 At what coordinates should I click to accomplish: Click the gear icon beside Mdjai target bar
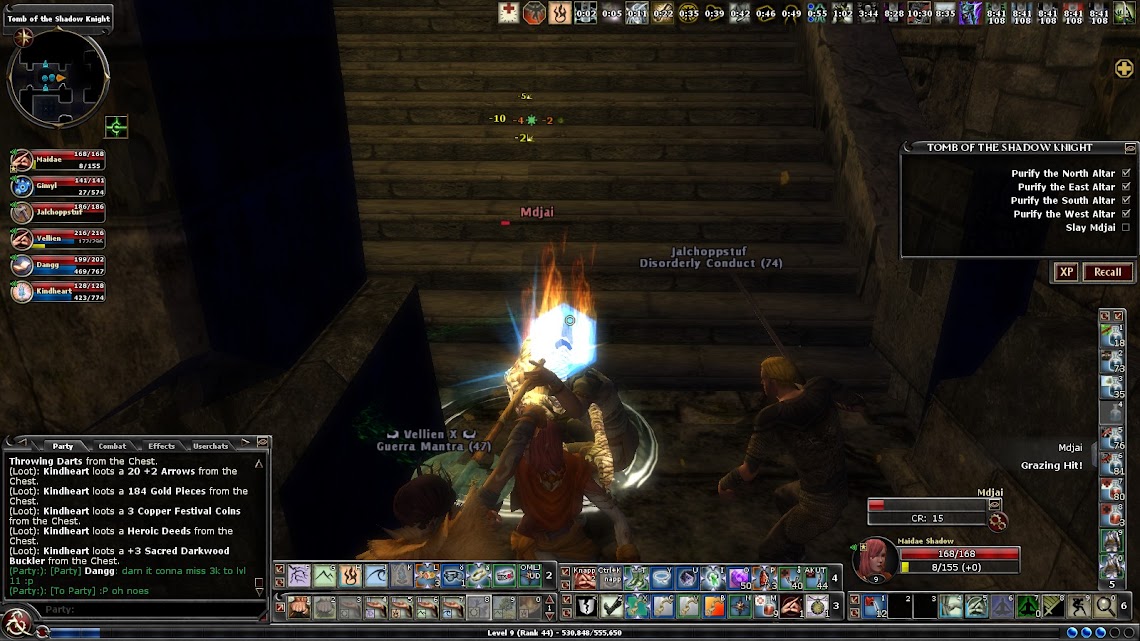tap(996, 520)
